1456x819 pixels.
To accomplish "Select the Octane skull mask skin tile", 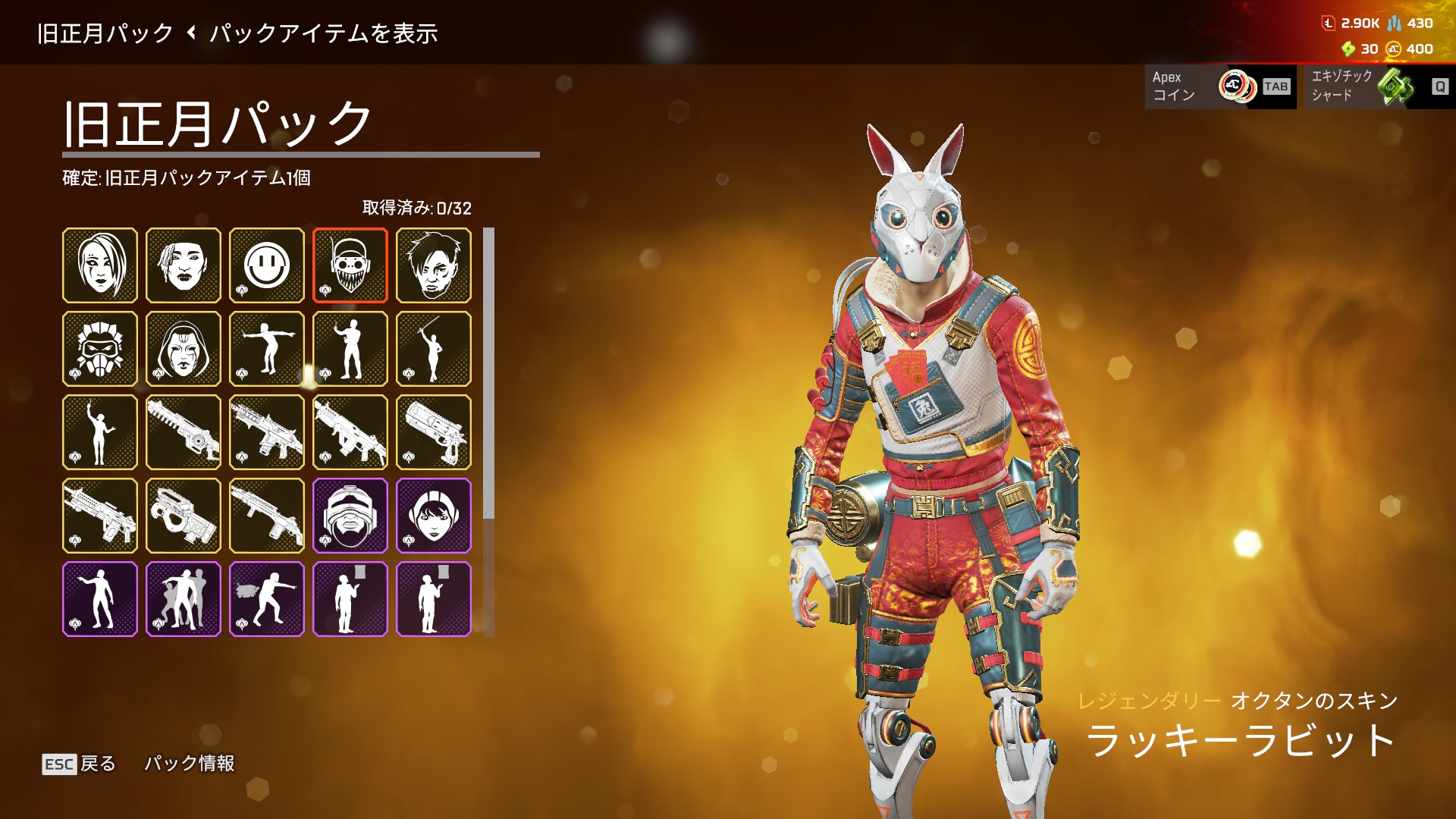I will pos(350,265).
